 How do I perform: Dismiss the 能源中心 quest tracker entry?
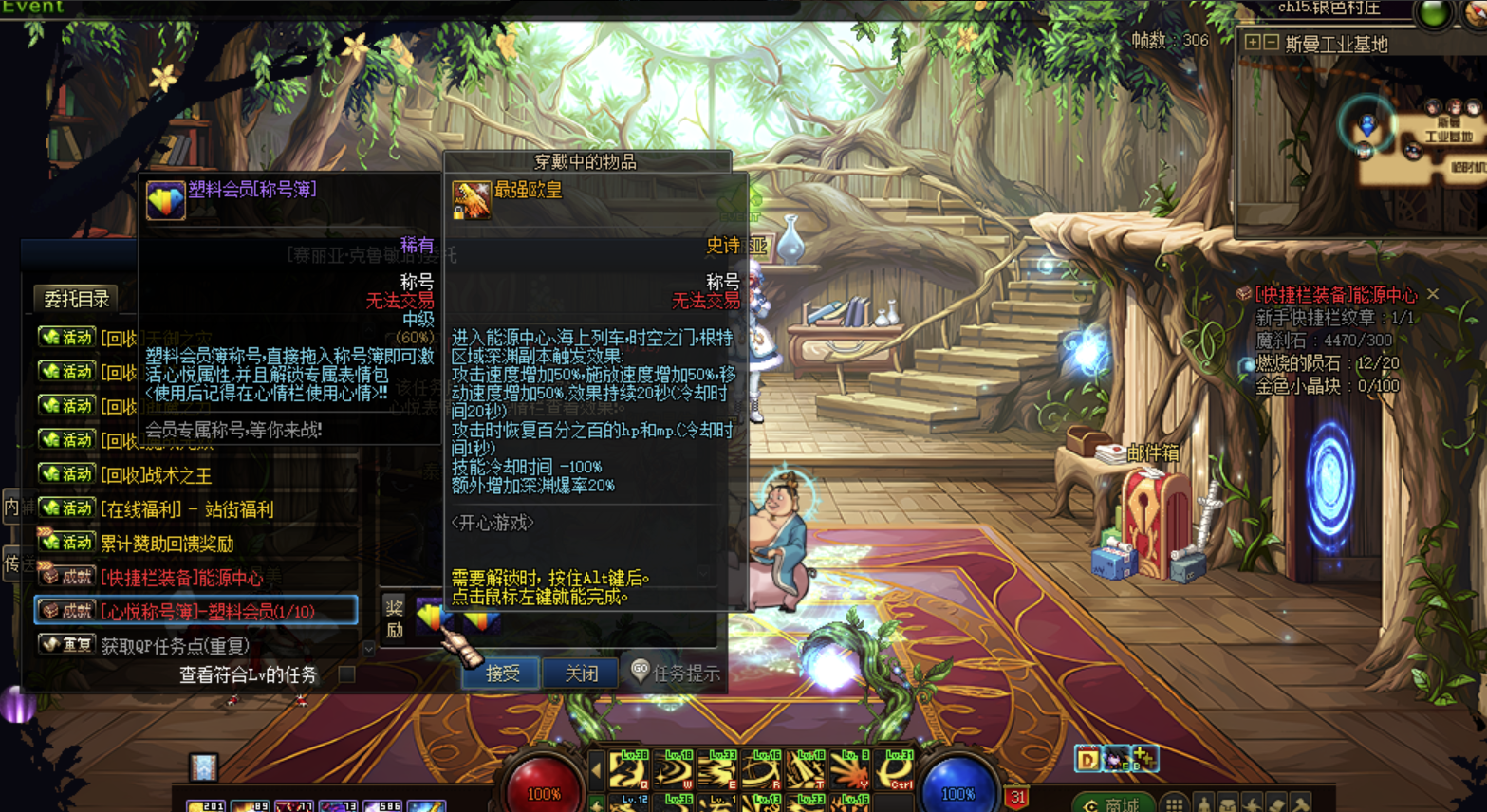click(1433, 294)
